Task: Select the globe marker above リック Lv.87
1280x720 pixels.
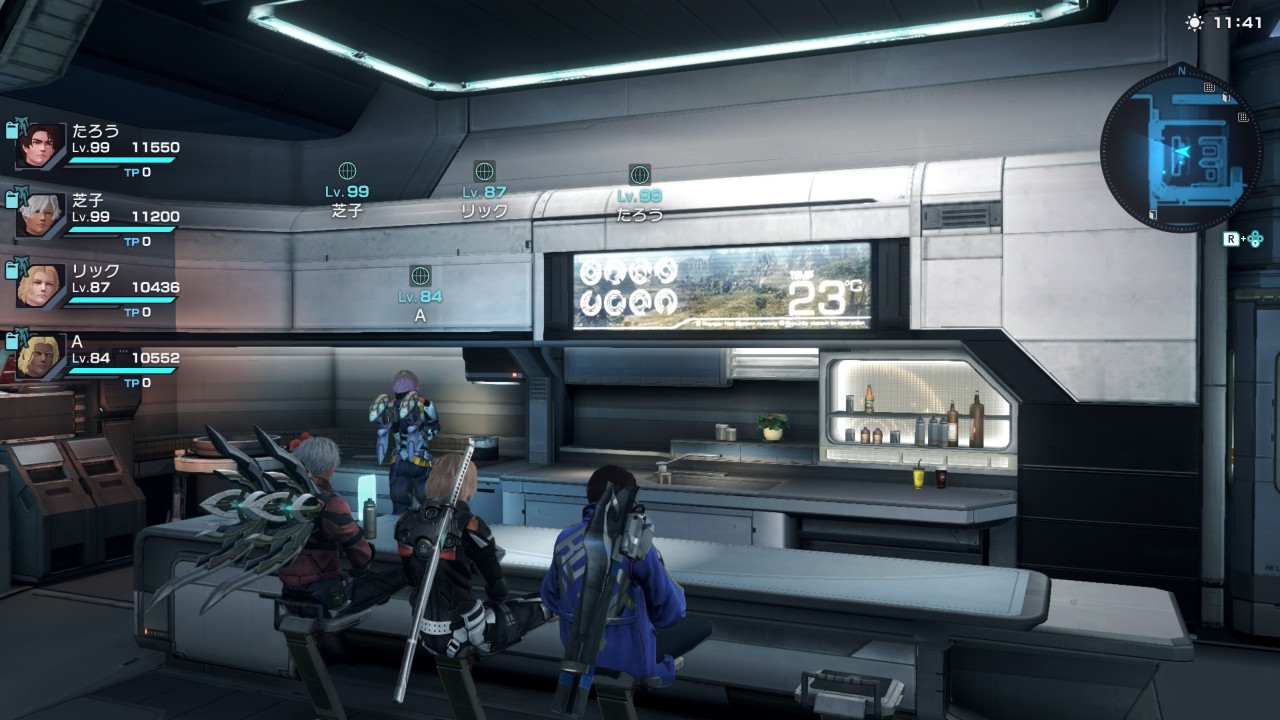Action: pyautogui.click(x=484, y=171)
